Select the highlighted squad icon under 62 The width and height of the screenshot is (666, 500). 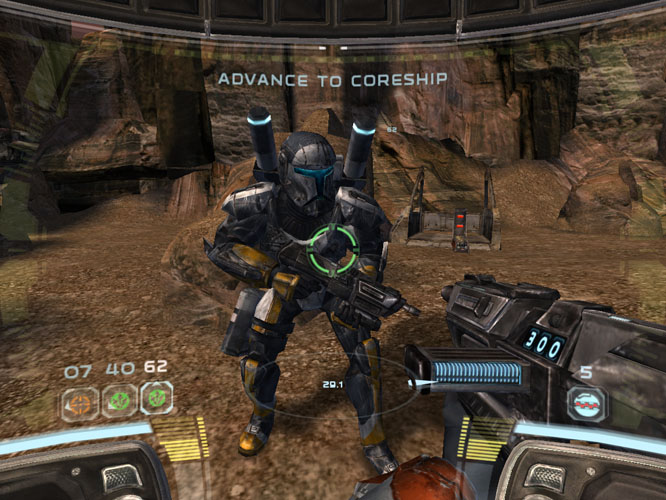point(156,399)
